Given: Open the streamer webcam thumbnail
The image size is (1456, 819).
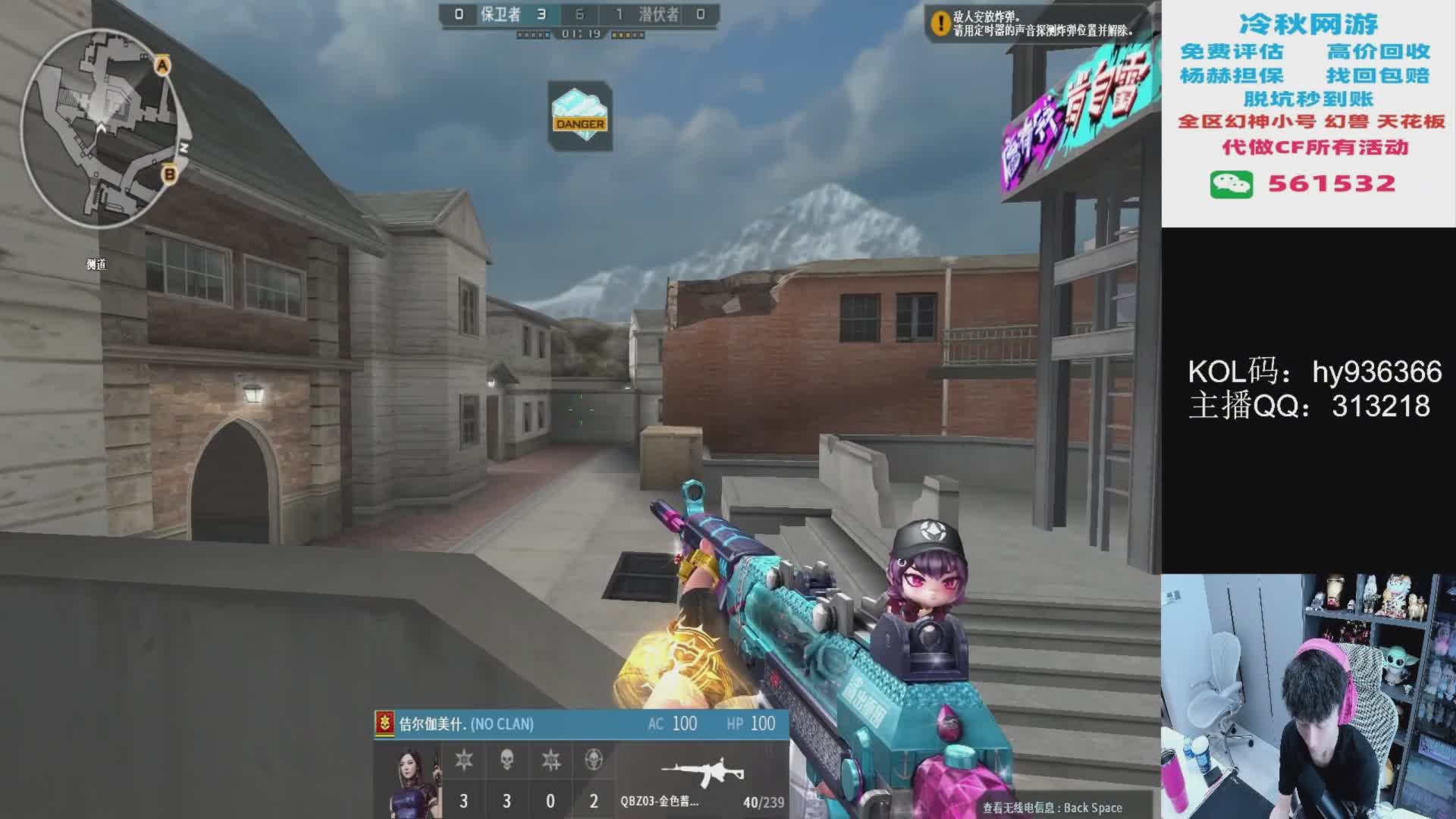Looking at the screenshot, I should [x=1308, y=696].
